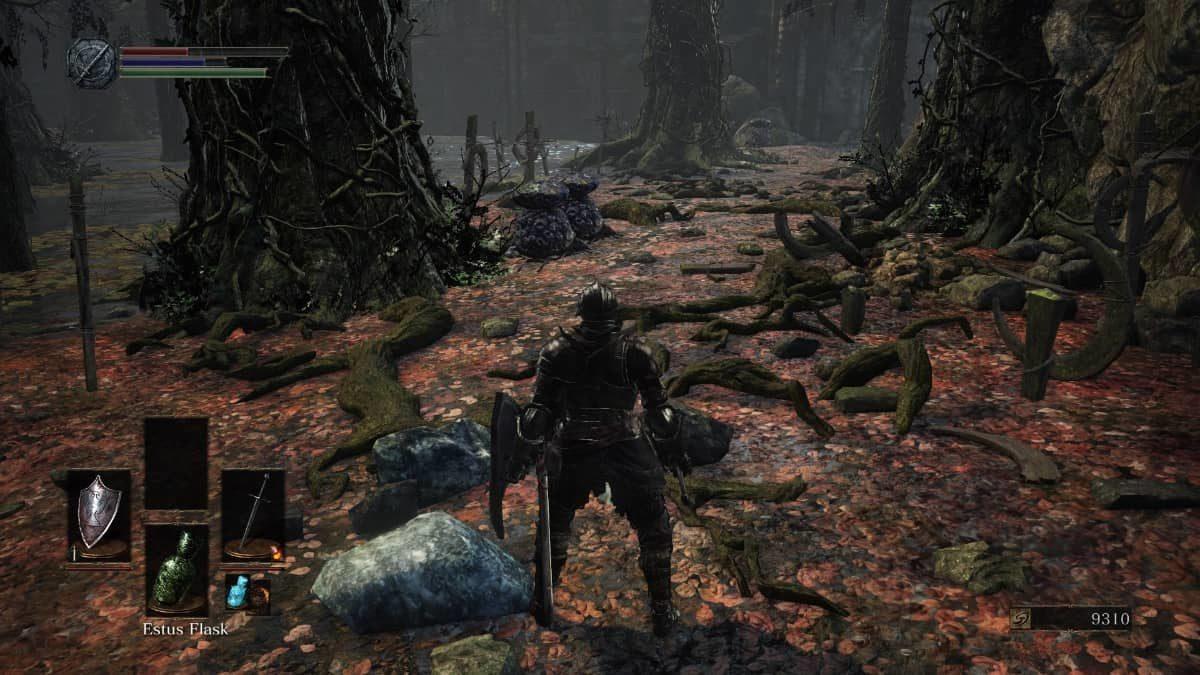Select the kite shield left-hand slot
This screenshot has width=1200, height=675.
click(x=99, y=514)
